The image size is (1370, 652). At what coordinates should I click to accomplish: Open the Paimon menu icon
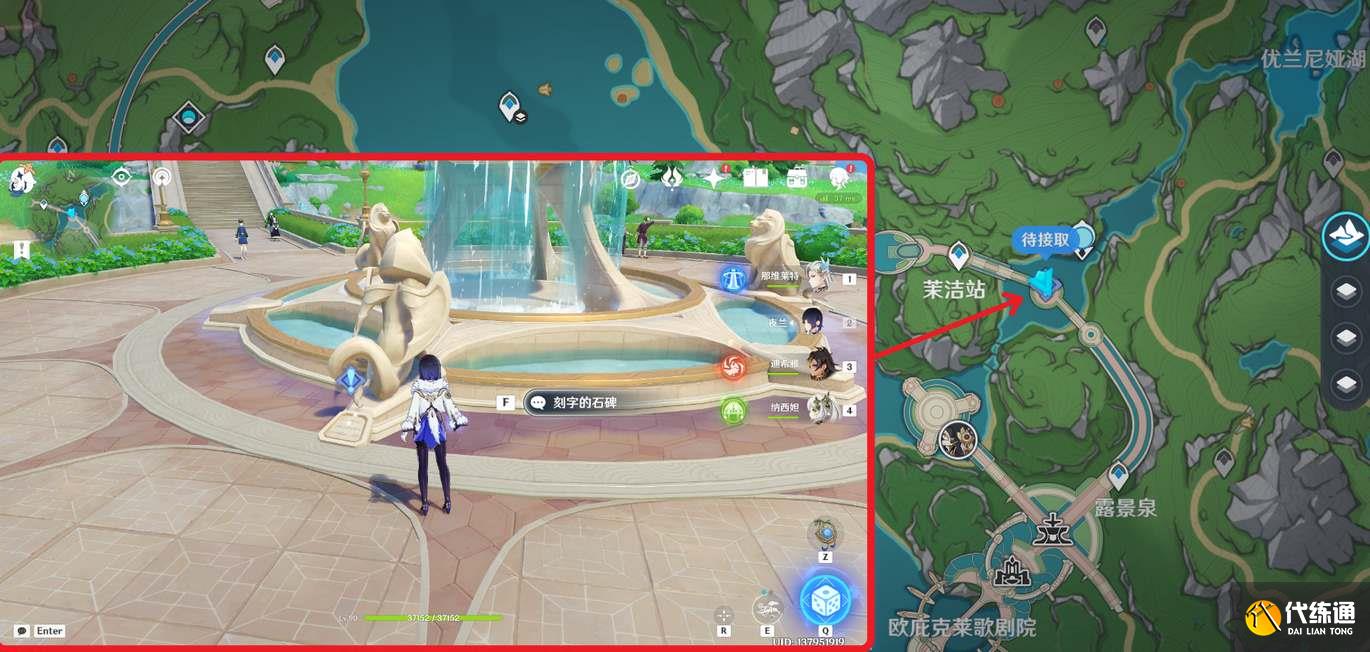[x=23, y=181]
